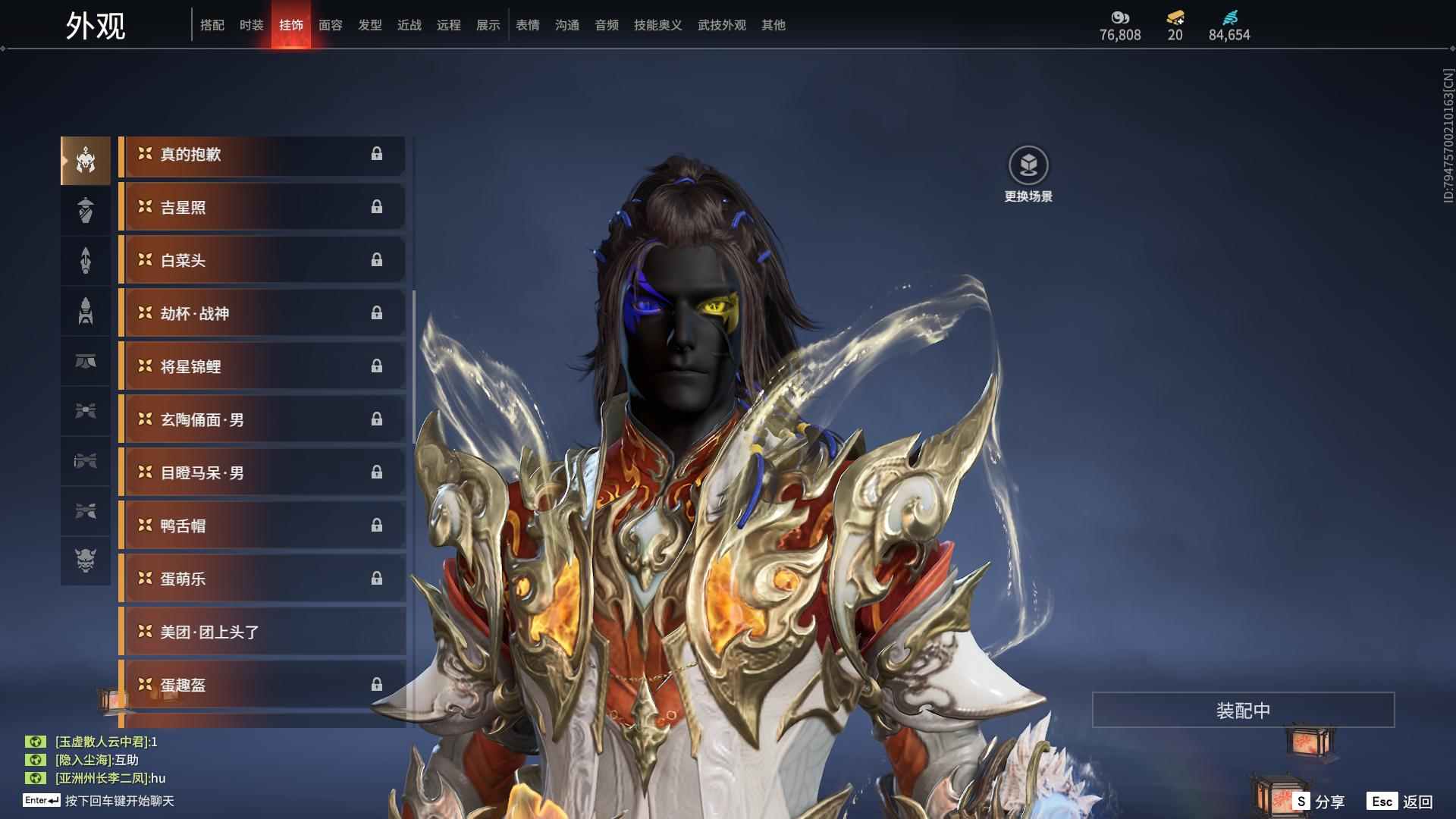Switch to the 发型 tab

tap(369, 25)
